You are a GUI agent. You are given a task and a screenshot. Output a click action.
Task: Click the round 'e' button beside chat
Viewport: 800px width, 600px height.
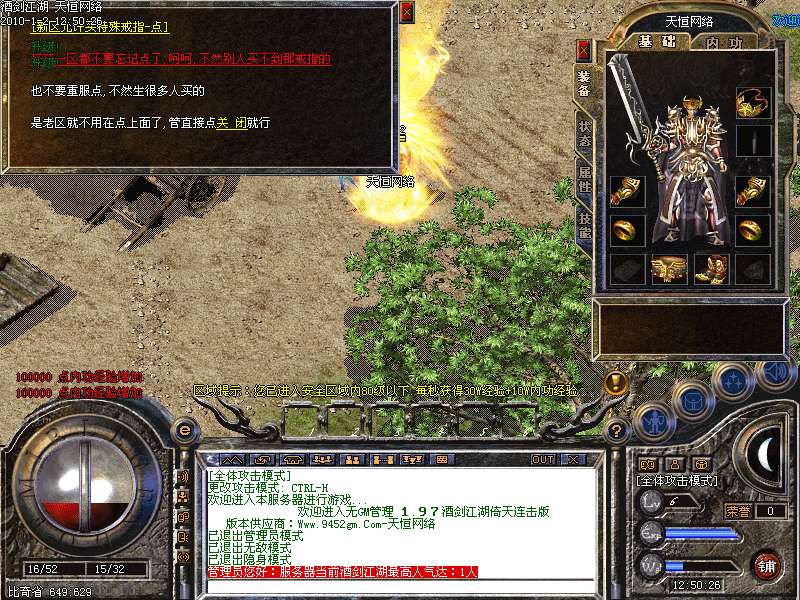tap(184, 430)
